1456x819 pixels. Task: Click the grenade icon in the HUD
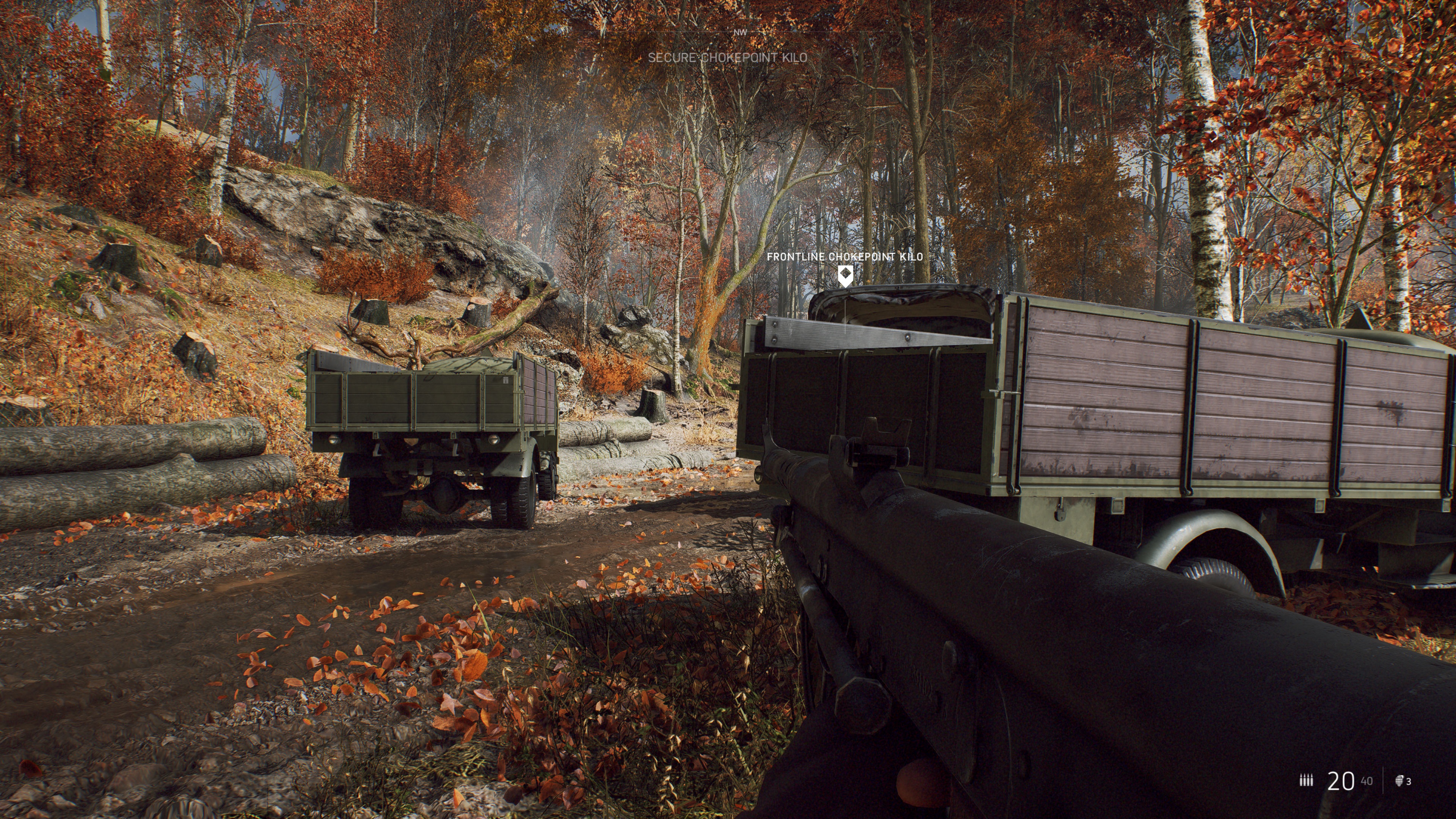[x=1400, y=781]
